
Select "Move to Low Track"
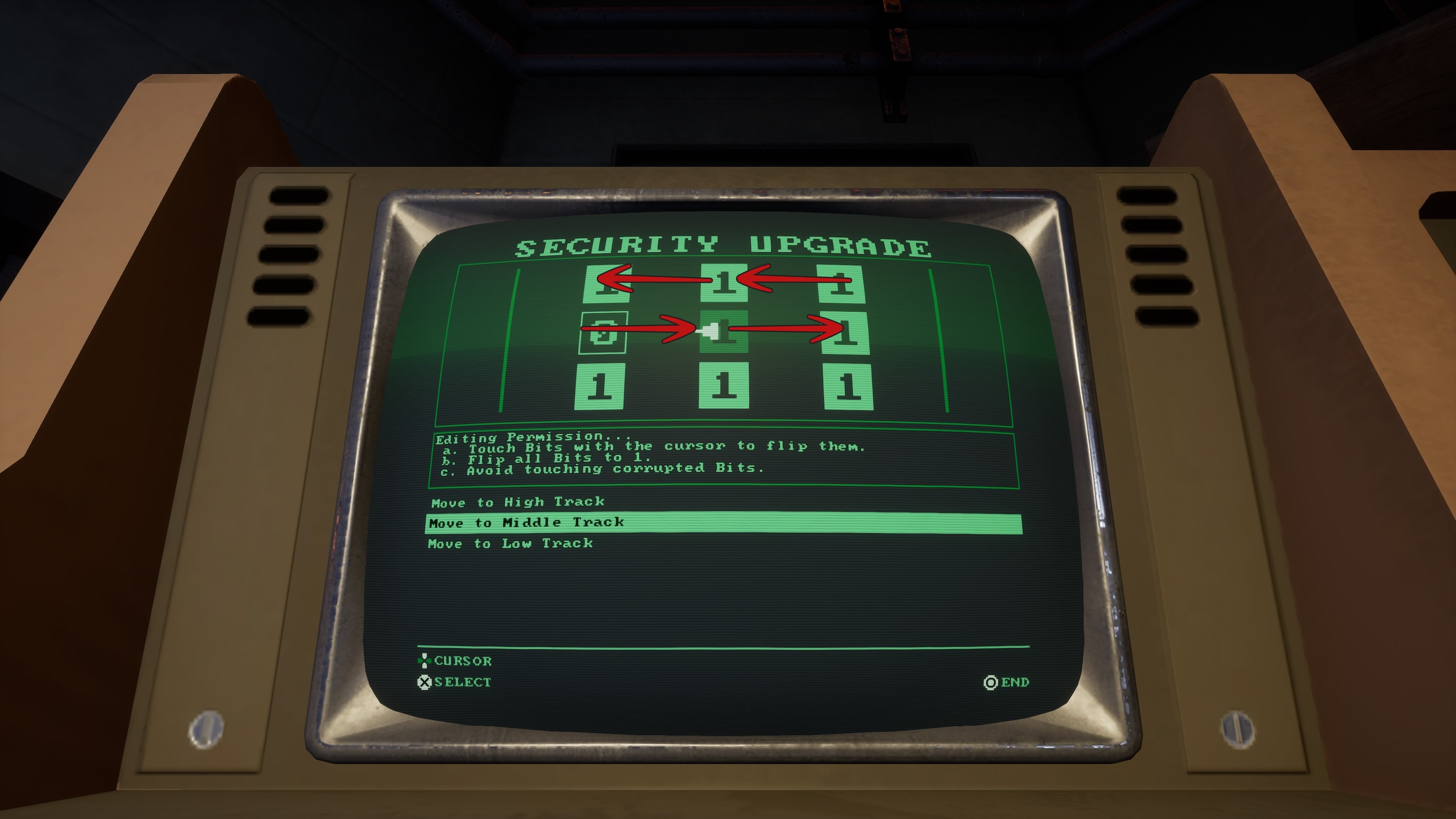(509, 543)
